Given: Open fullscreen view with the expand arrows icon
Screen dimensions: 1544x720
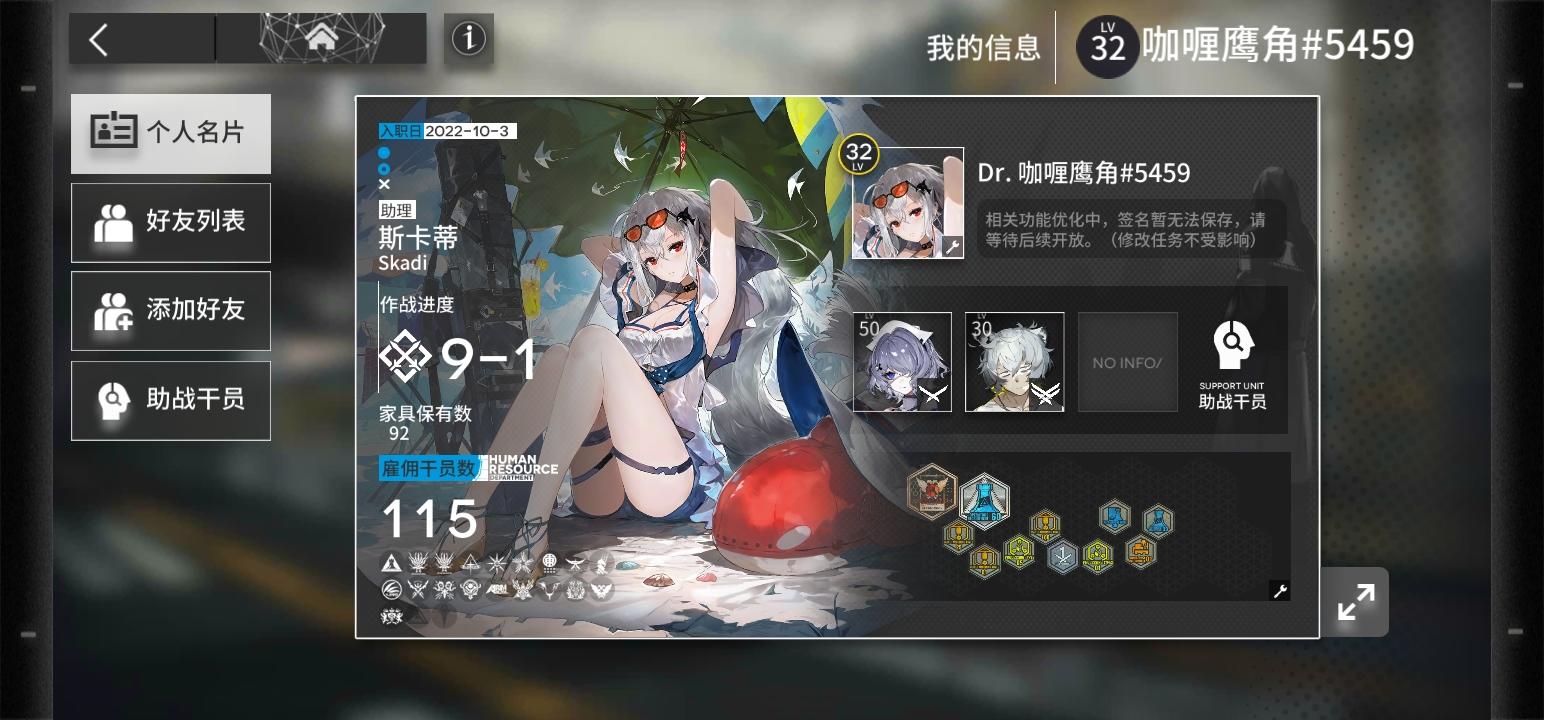Looking at the screenshot, I should click(1355, 601).
